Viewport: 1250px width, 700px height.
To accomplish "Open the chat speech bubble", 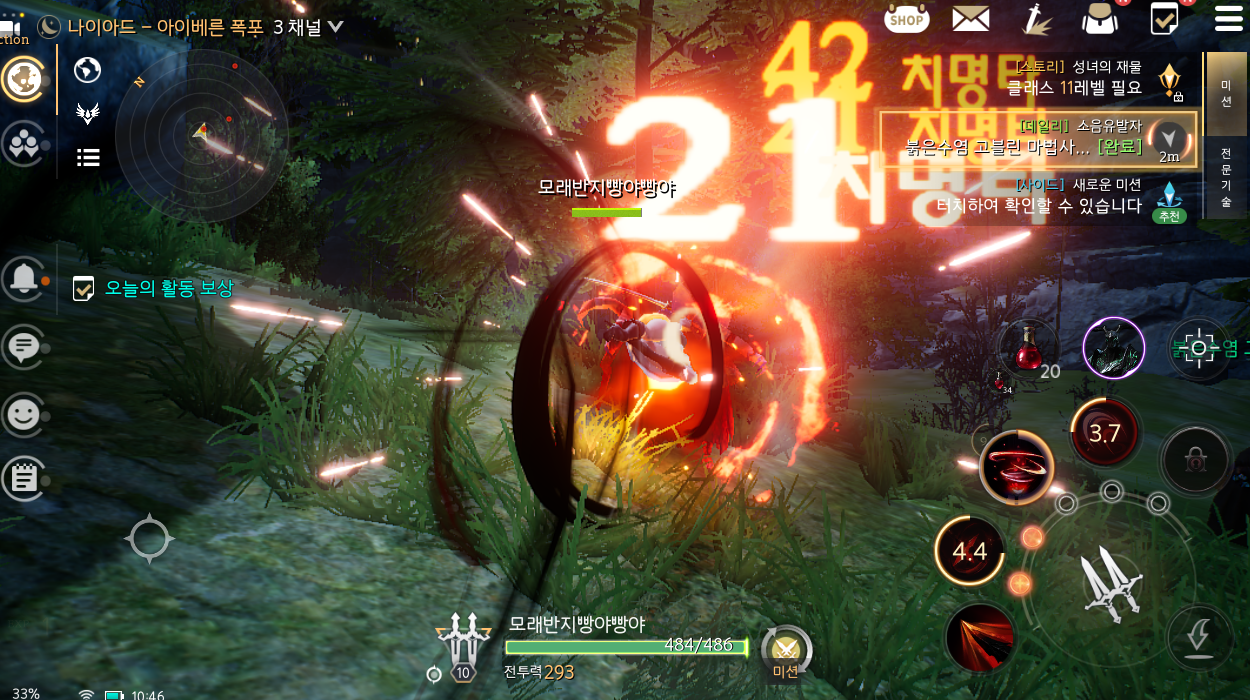I will tap(22, 347).
